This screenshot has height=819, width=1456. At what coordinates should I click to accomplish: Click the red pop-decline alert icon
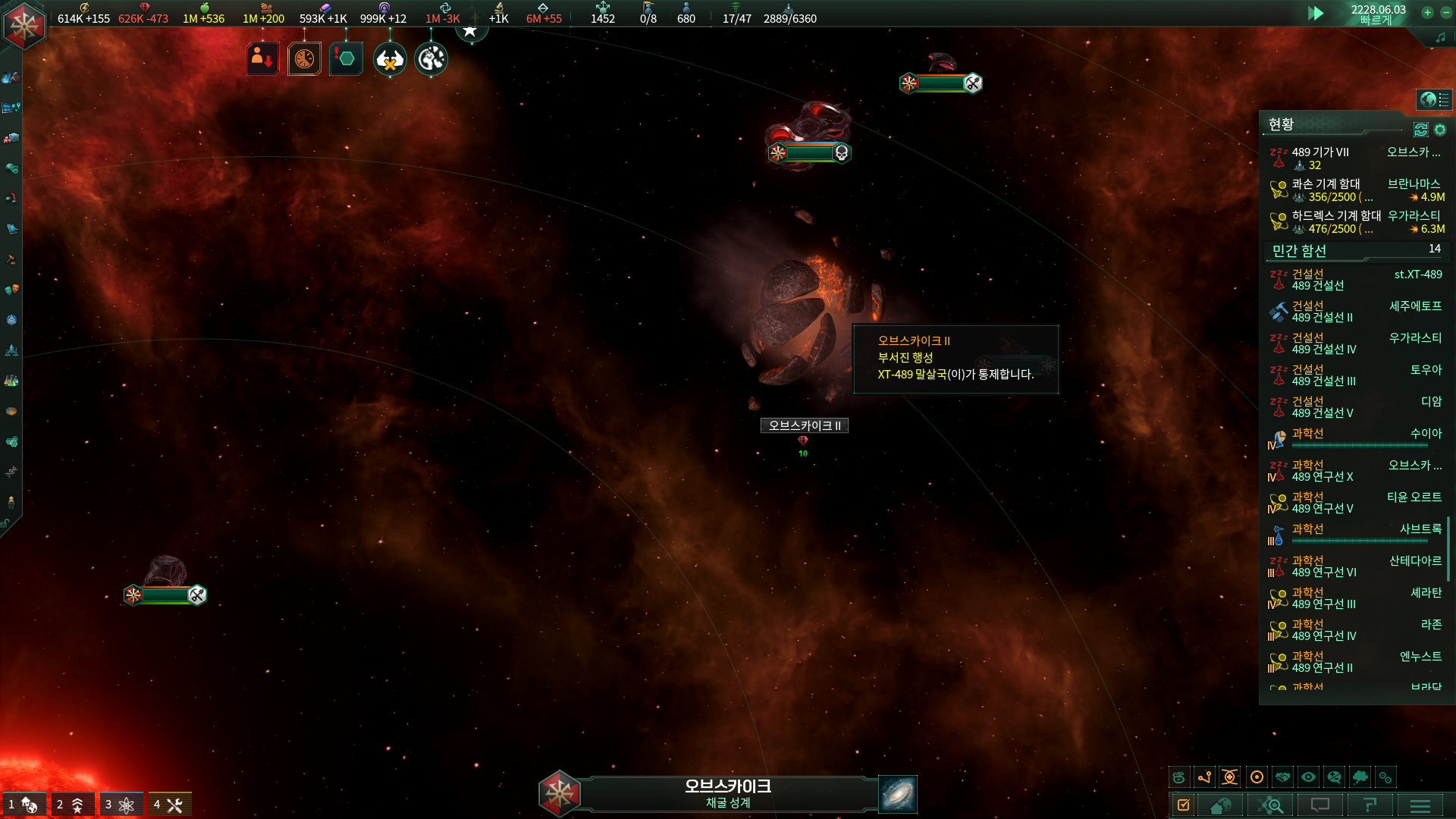click(262, 58)
